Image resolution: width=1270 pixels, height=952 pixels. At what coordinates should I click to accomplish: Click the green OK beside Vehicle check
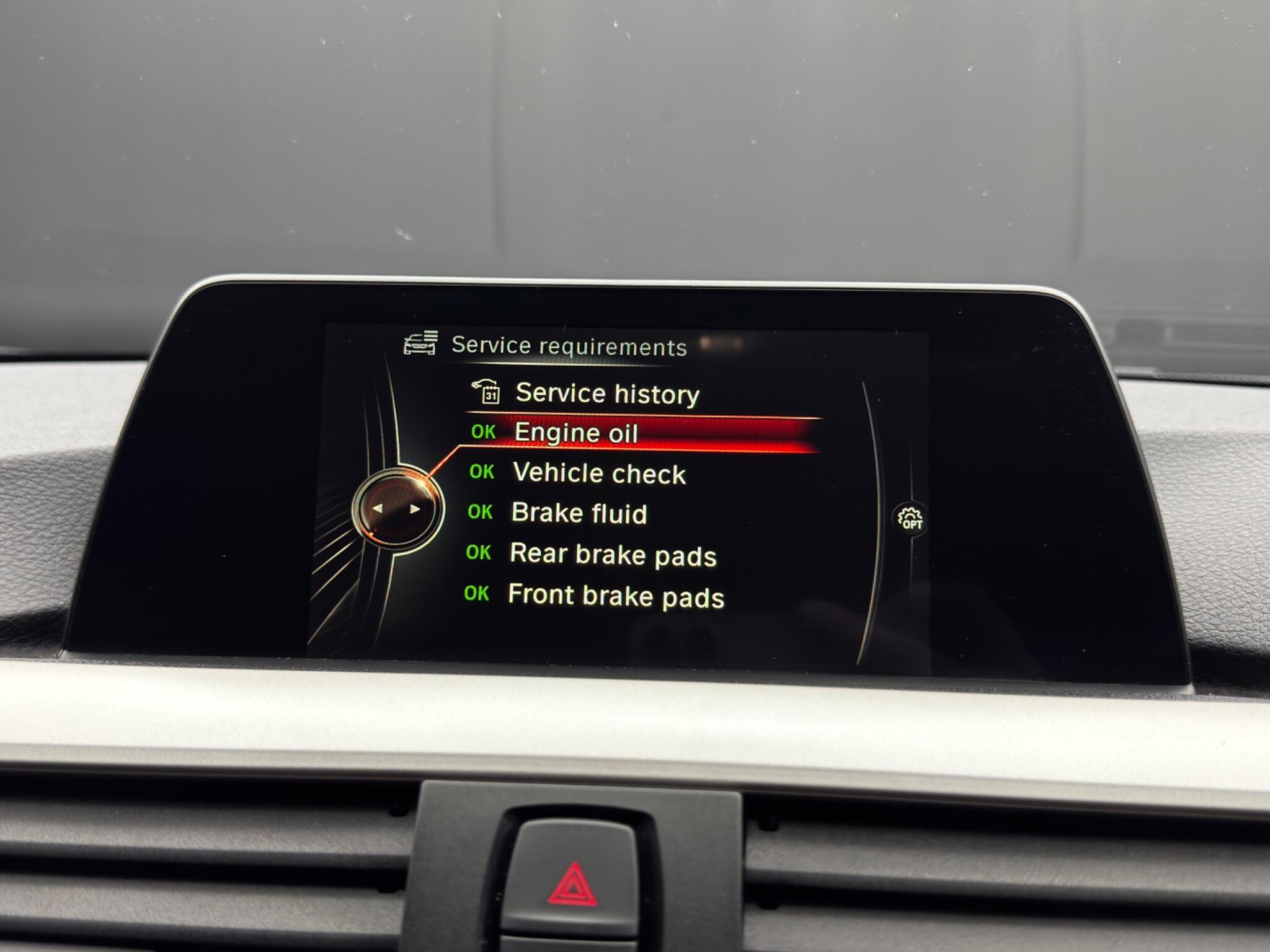481,474
